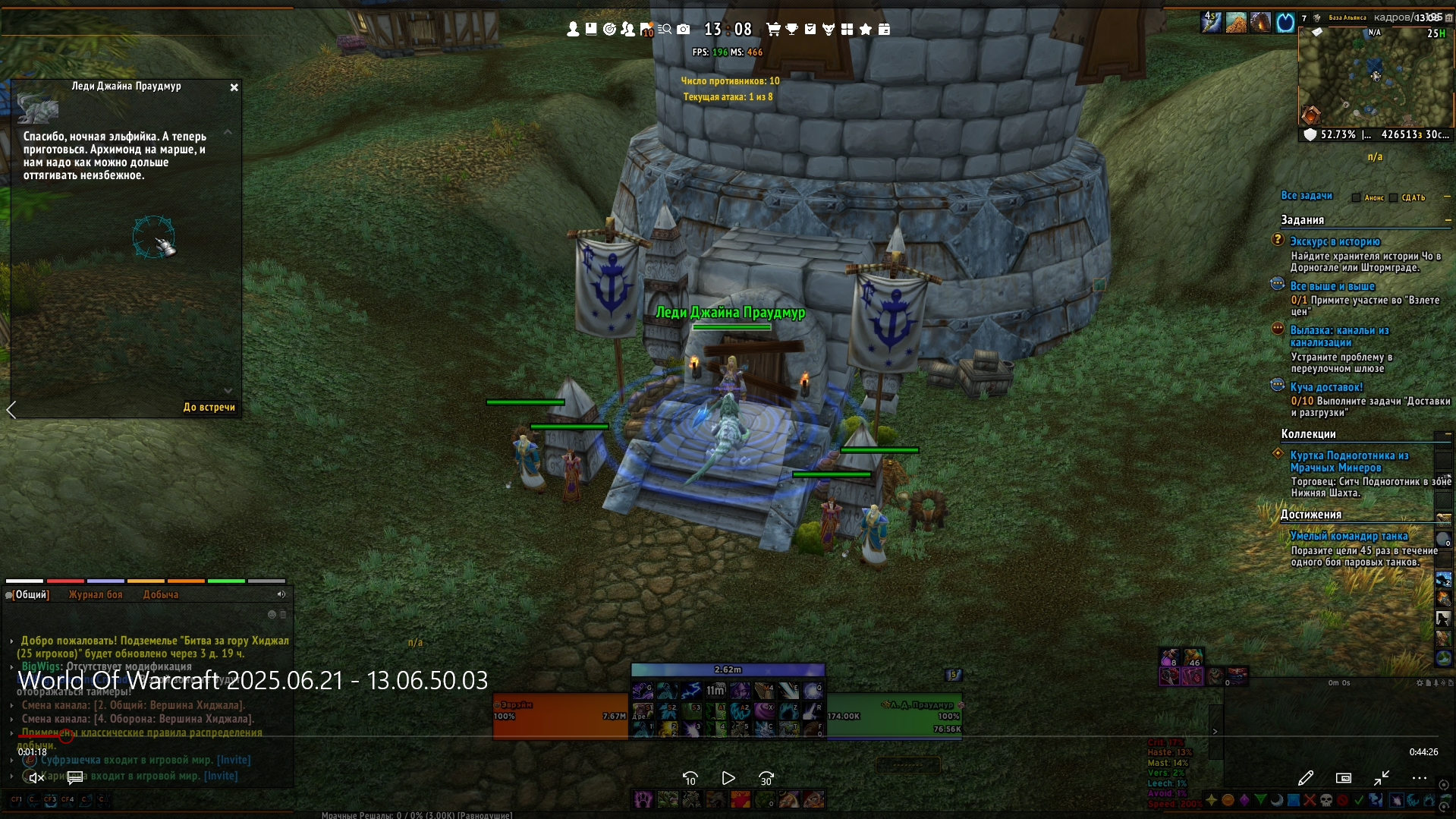Image resolution: width=1456 pixels, height=819 pixels.
Task: Open the trophy achievements icon
Action: pyautogui.click(x=791, y=29)
